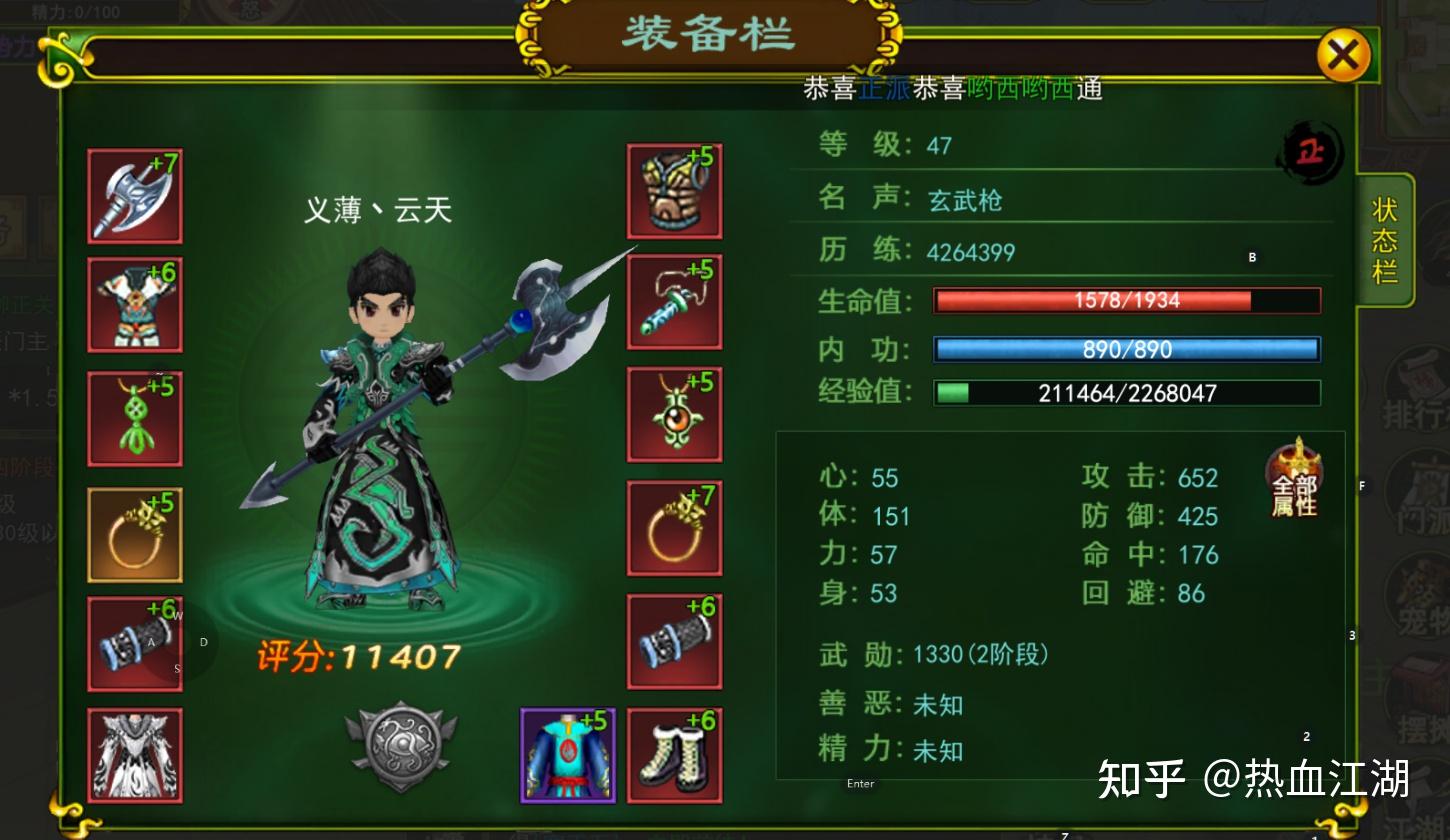
Task: Inspect the +5 flute accessory slot
Action: pyautogui.click(x=674, y=303)
